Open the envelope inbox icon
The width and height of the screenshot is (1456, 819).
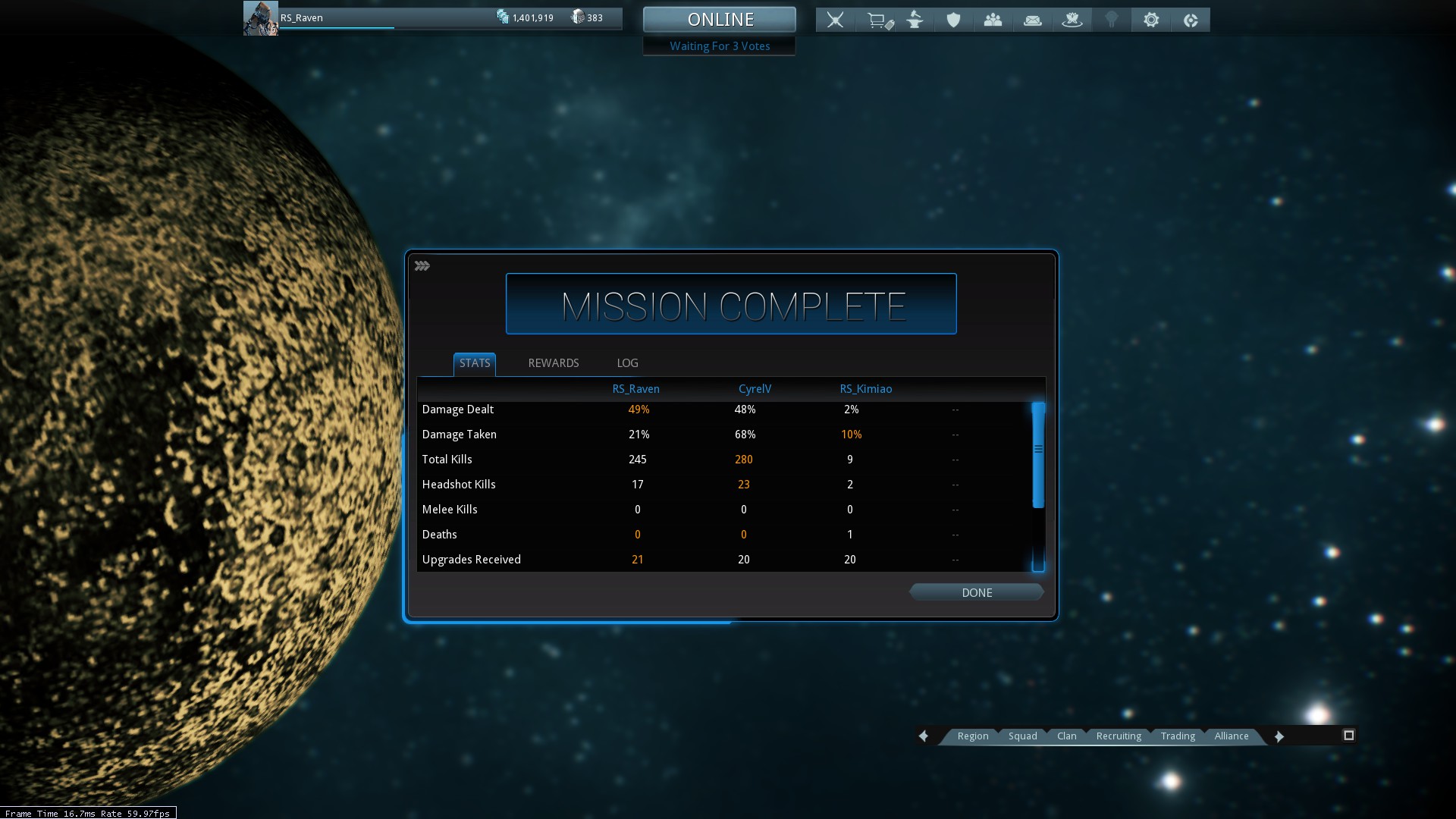click(x=1032, y=20)
